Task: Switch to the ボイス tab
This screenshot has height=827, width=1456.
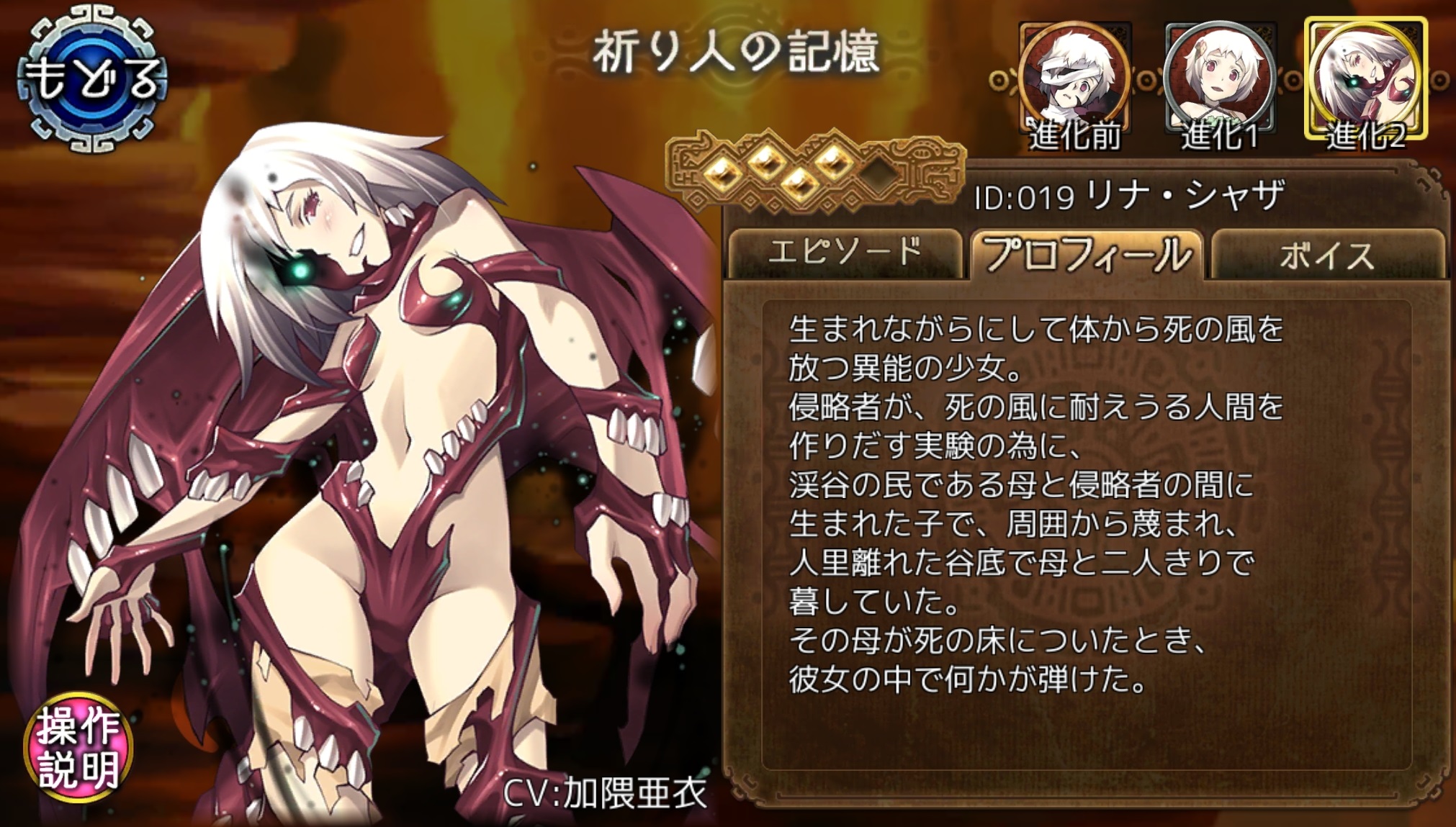Action: click(x=1336, y=255)
